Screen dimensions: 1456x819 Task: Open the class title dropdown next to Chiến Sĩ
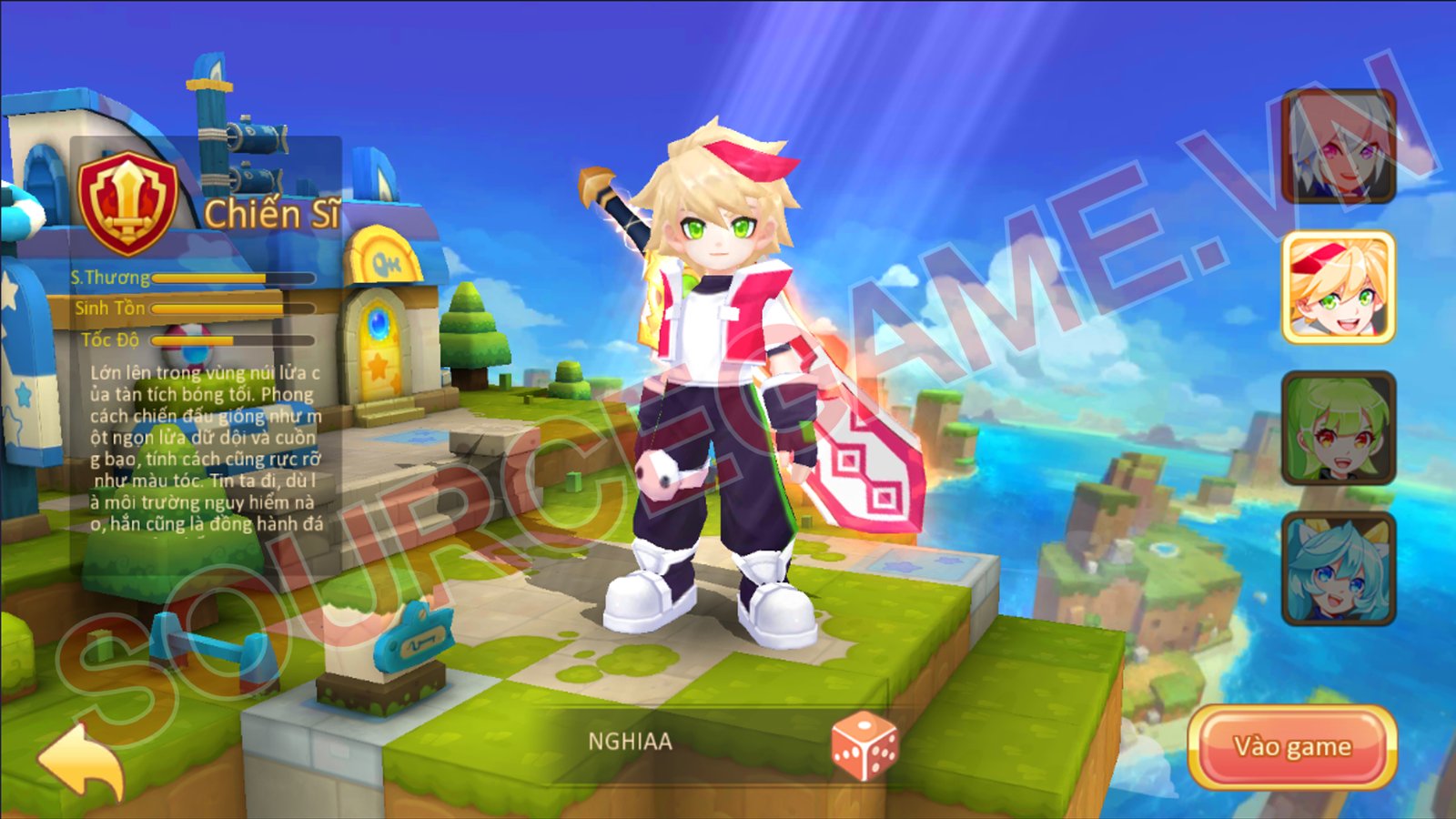[271, 210]
